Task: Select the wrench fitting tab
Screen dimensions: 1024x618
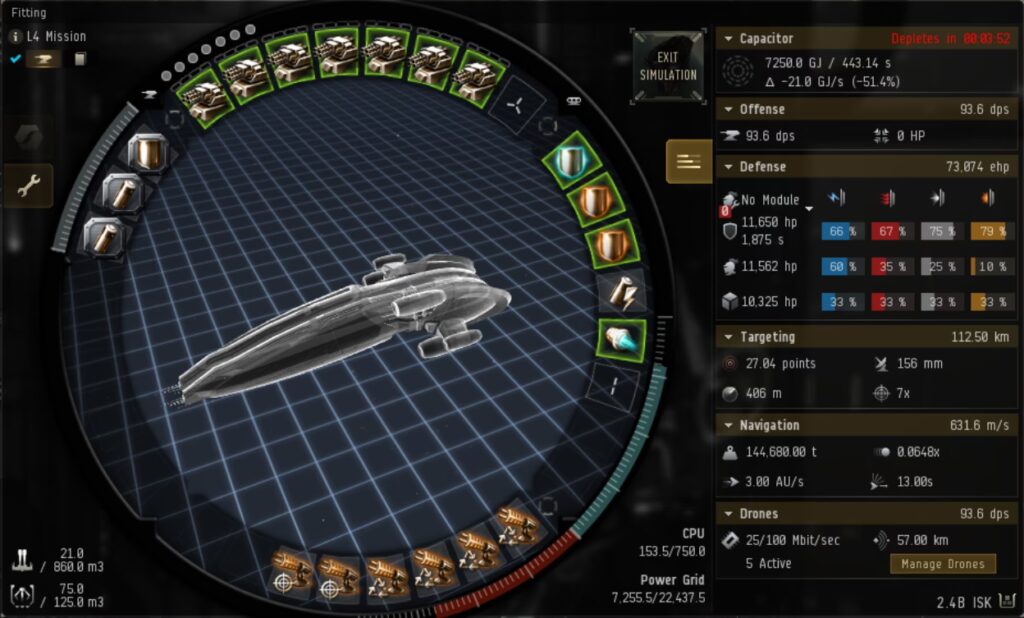Action: (29, 185)
